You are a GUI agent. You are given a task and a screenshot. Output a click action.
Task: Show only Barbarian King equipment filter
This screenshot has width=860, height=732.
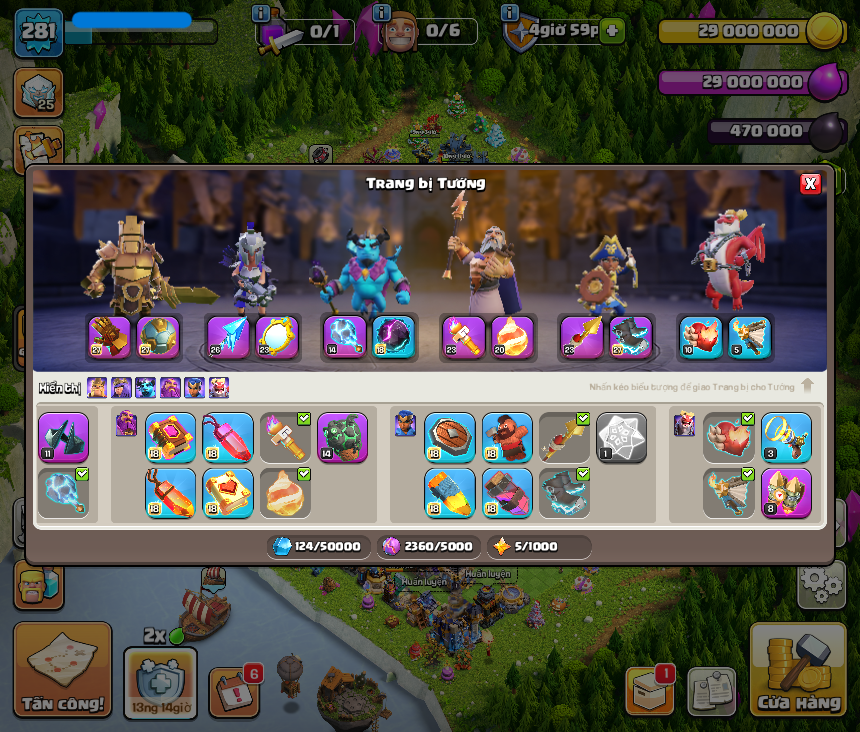[97, 388]
